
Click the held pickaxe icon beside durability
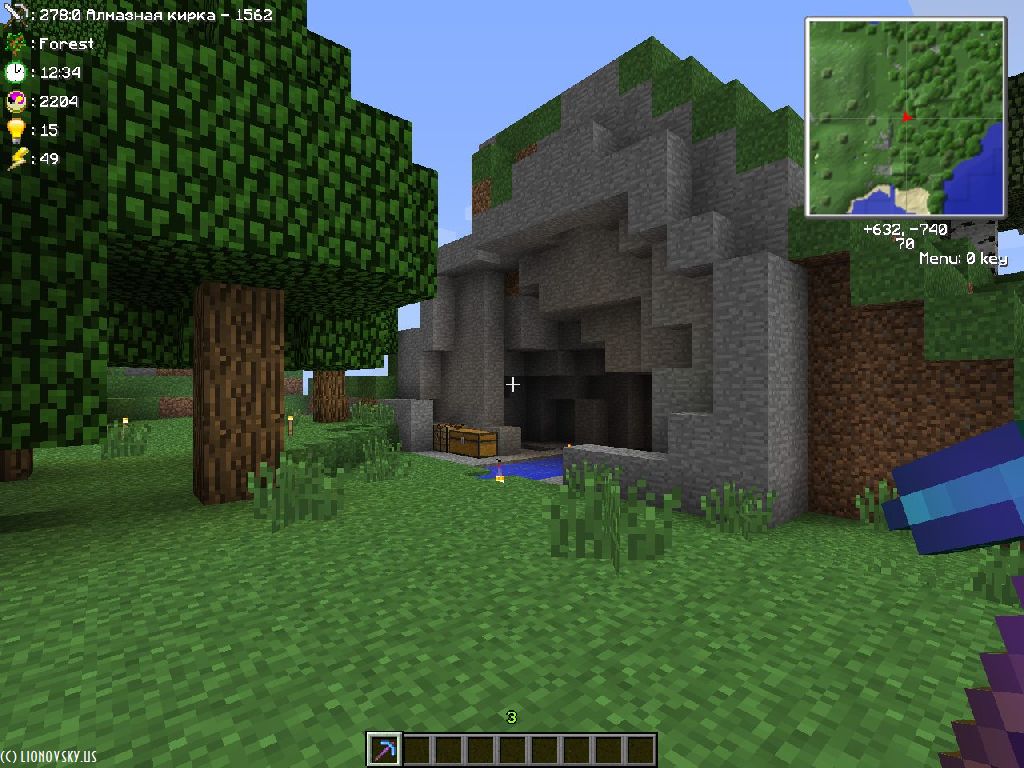tap(15, 15)
